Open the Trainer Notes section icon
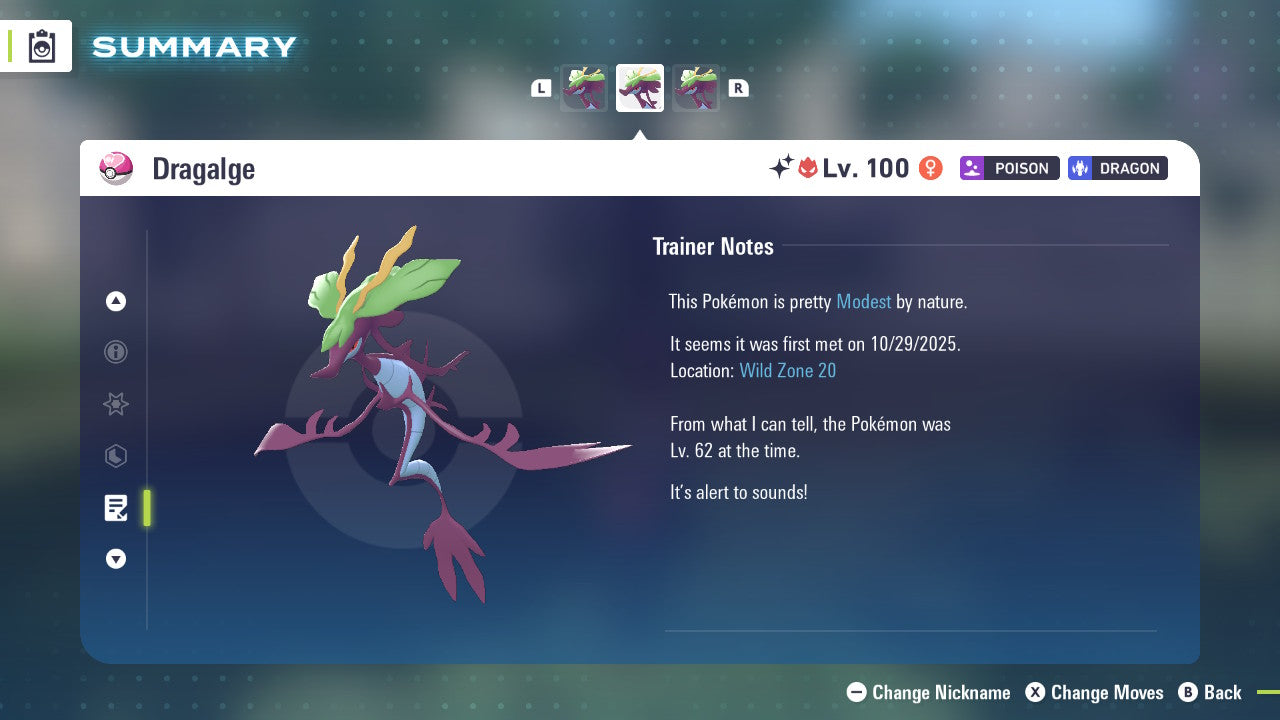This screenshot has height=720, width=1280. click(x=116, y=508)
